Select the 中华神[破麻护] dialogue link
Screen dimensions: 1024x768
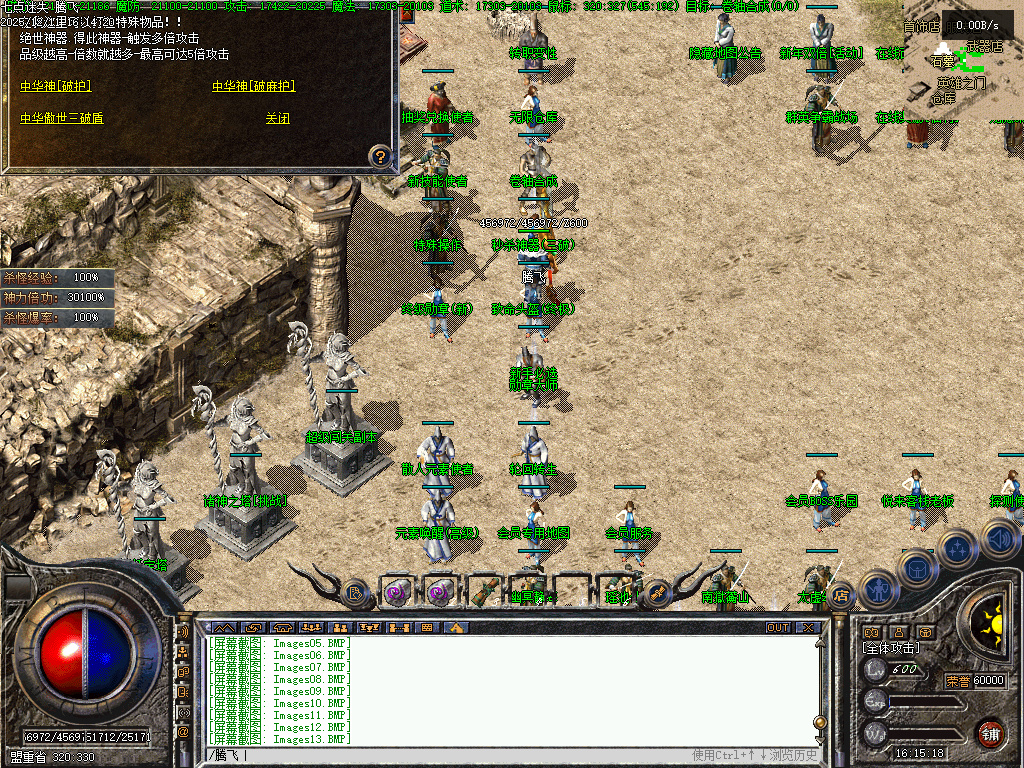pos(253,87)
